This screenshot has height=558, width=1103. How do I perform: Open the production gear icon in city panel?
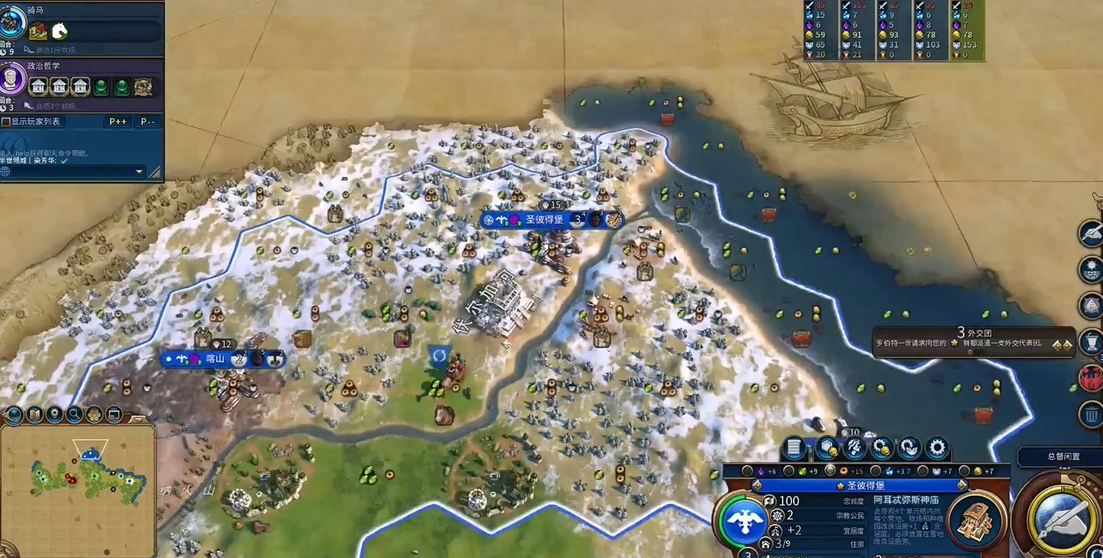pyautogui.click(x=937, y=448)
